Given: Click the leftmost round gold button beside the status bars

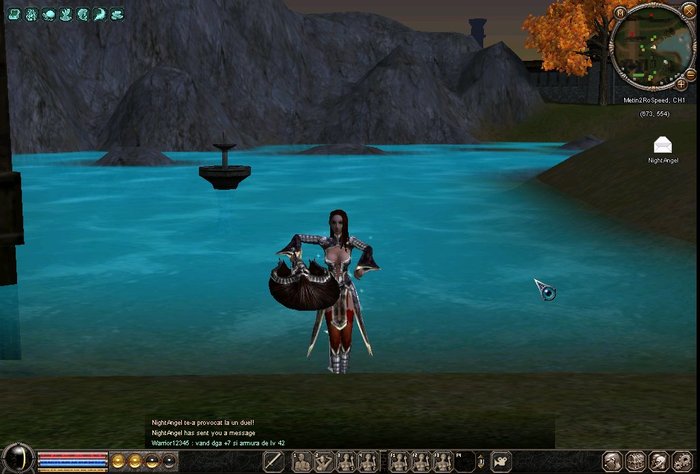Looking at the screenshot, I should [x=118, y=461].
